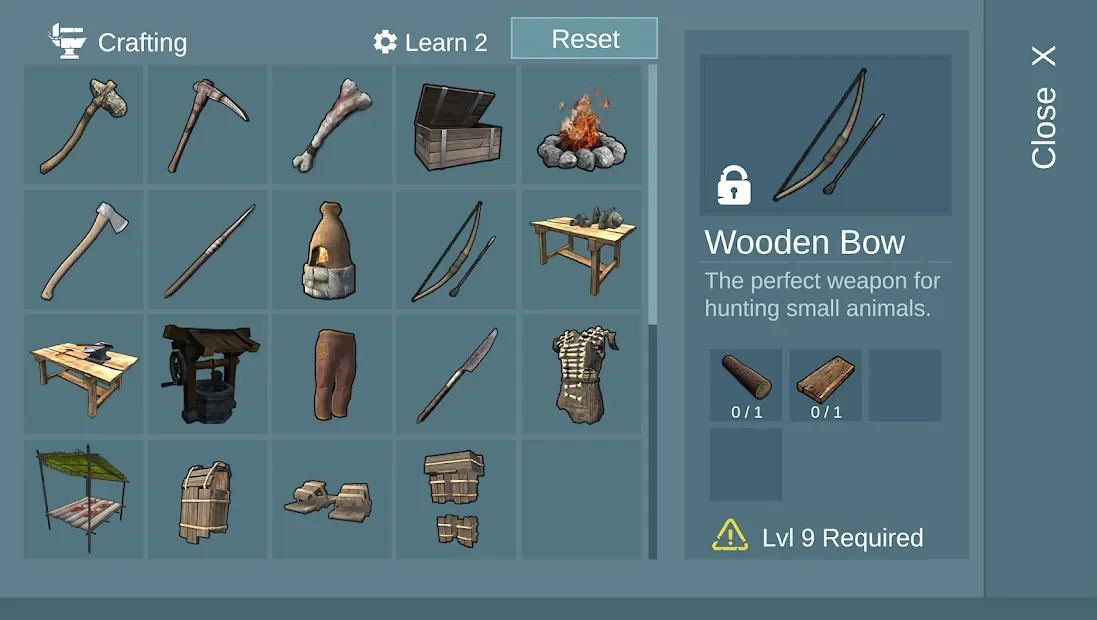Choose the steel axe recipe

[x=85, y=250]
